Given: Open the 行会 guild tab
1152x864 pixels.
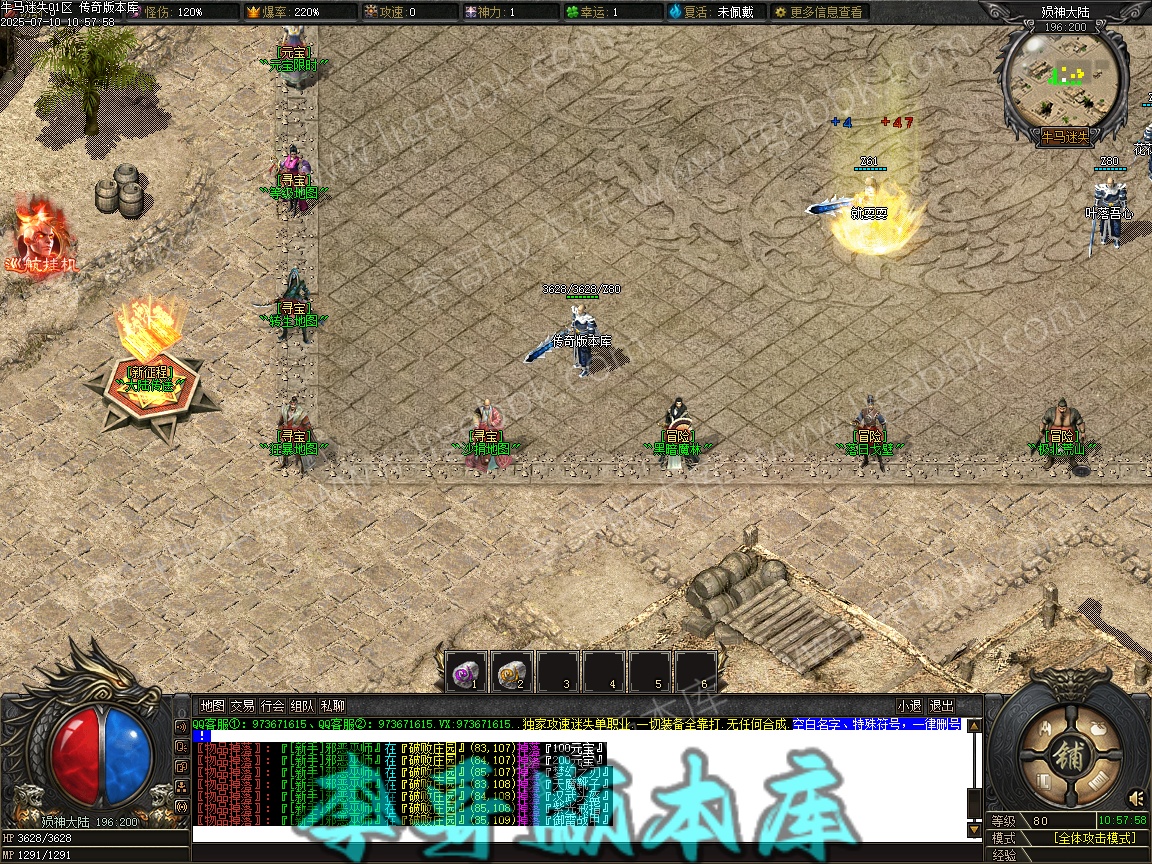Looking at the screenshot, I should click(x=272, y=706).
